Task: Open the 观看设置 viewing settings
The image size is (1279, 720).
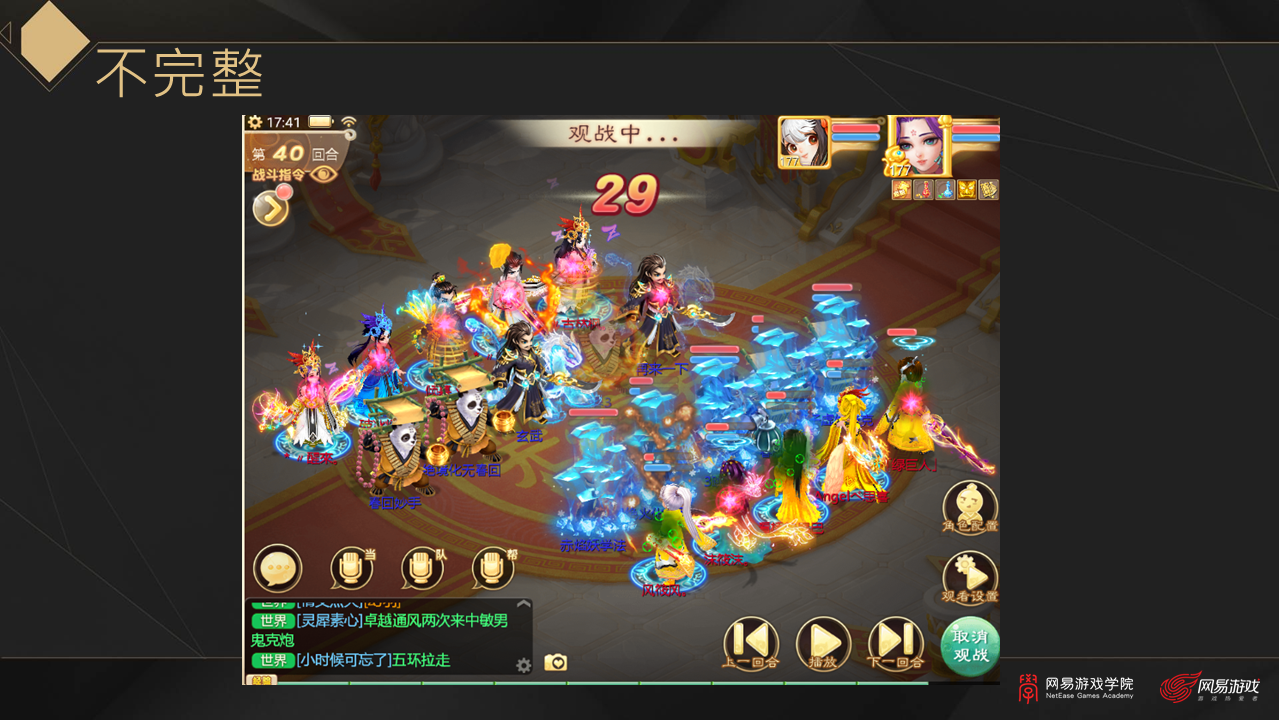Action: pos(970,577)
